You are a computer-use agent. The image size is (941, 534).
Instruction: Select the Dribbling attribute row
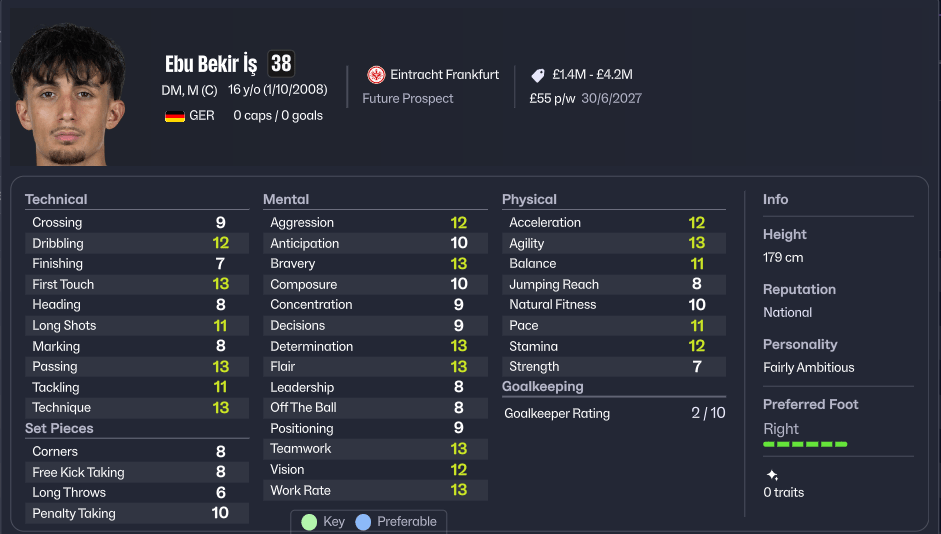[x=136, y=243]
